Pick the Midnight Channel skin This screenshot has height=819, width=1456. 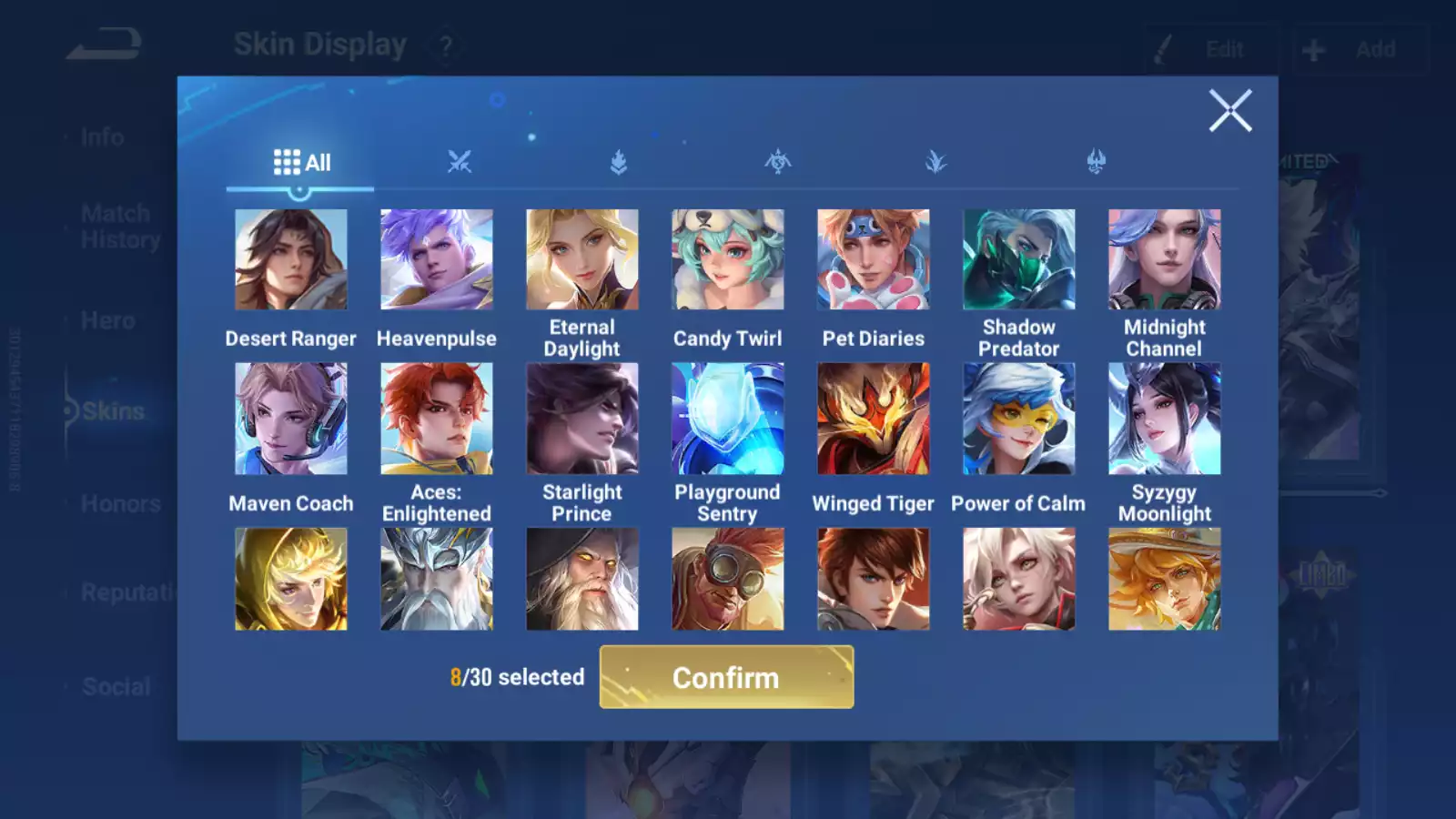pyautogui.click(x=1165, y=260)
